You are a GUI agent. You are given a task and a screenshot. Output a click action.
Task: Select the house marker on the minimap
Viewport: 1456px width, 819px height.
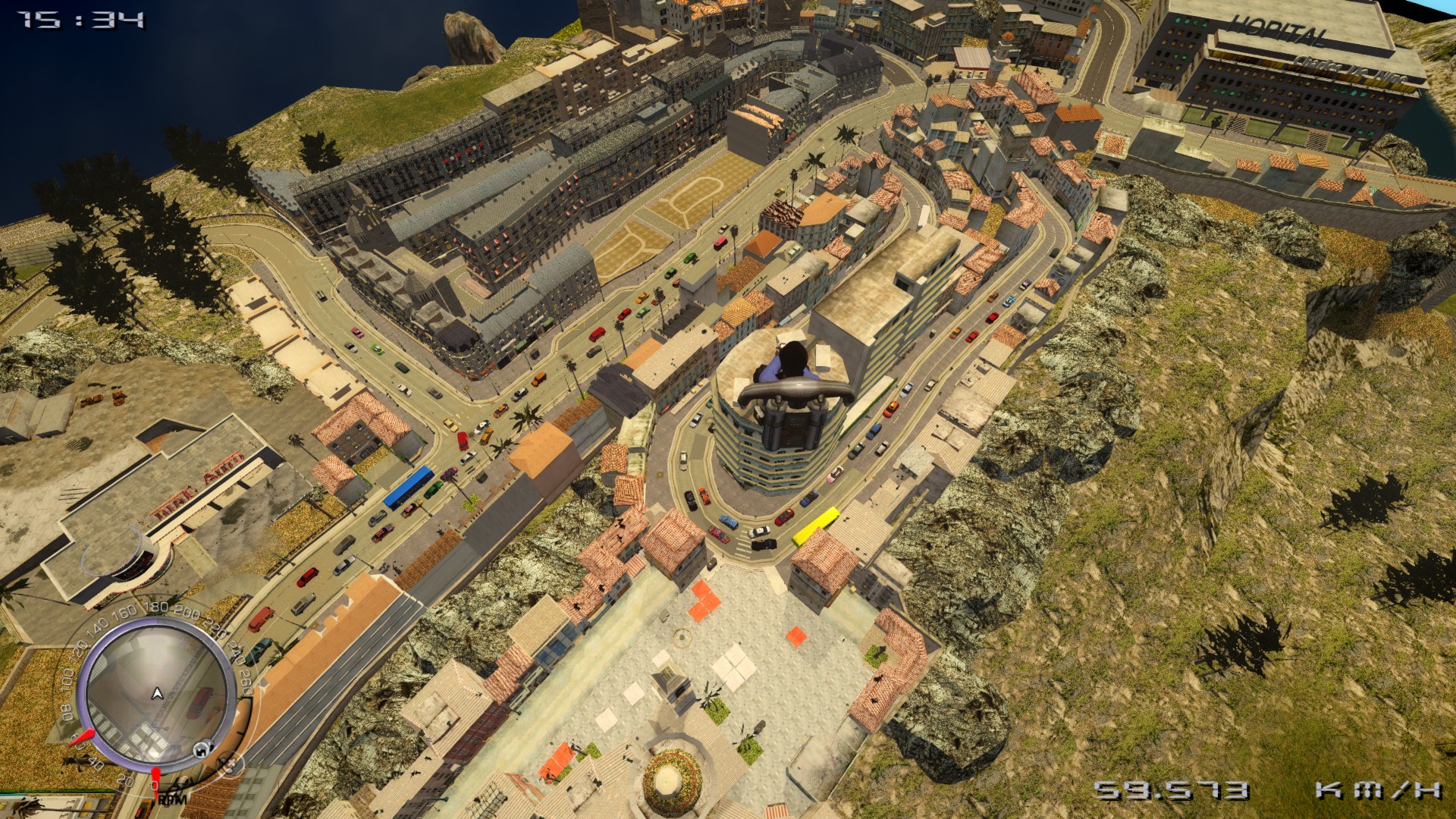[x=201, y=749]
